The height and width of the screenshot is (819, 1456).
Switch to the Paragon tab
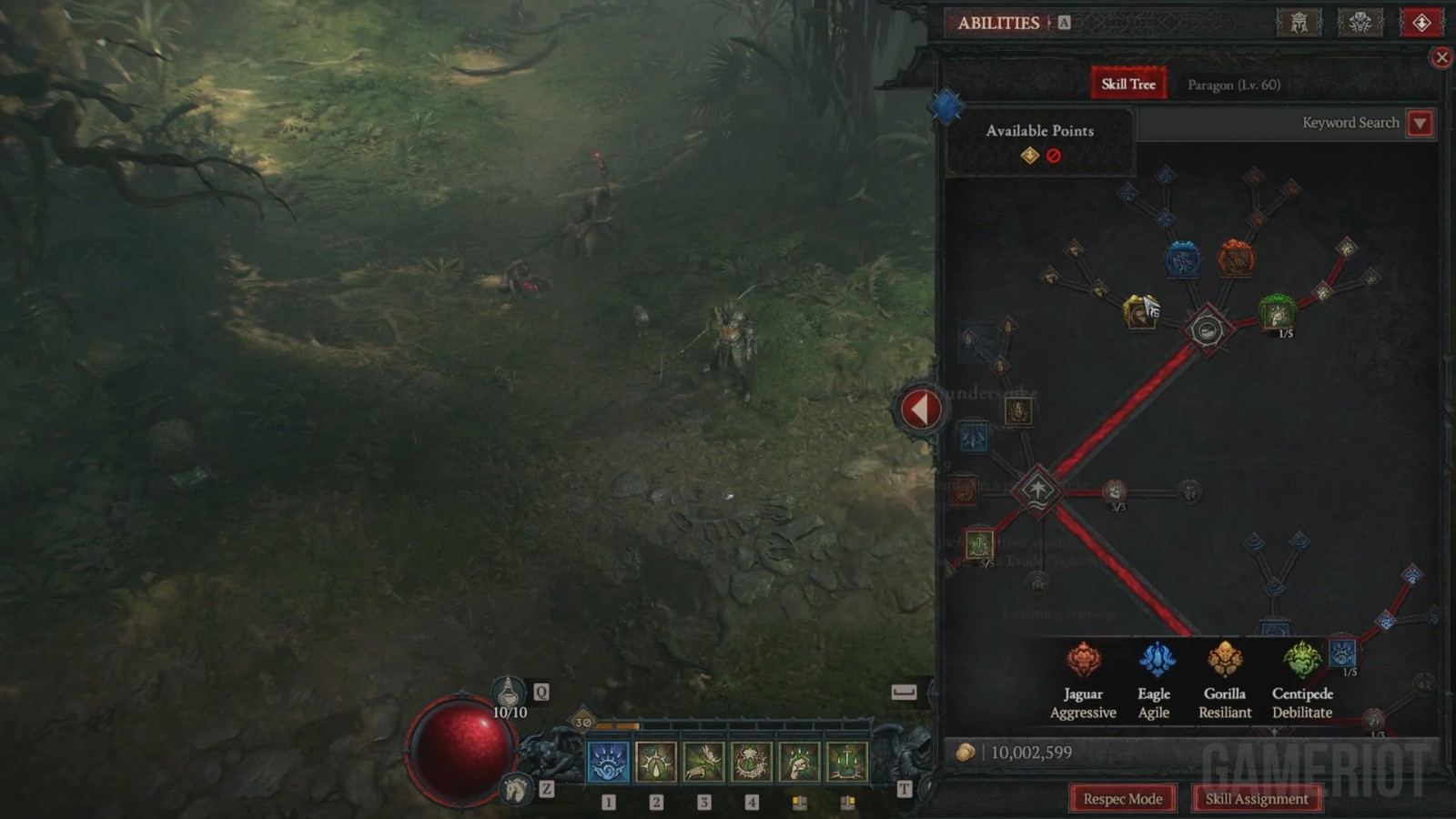(1233, 85)
